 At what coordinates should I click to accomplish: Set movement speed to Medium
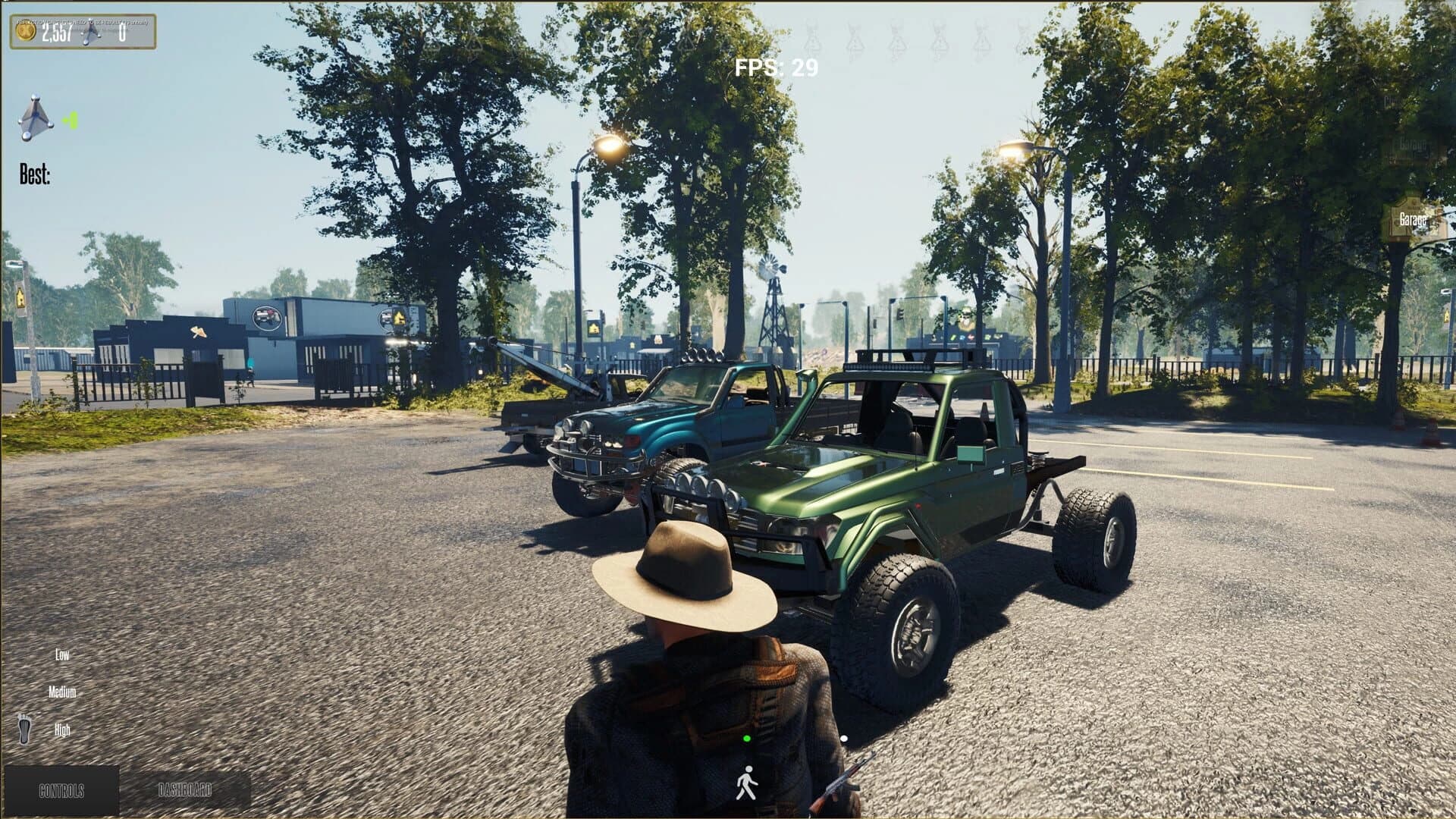pos(64,692)
